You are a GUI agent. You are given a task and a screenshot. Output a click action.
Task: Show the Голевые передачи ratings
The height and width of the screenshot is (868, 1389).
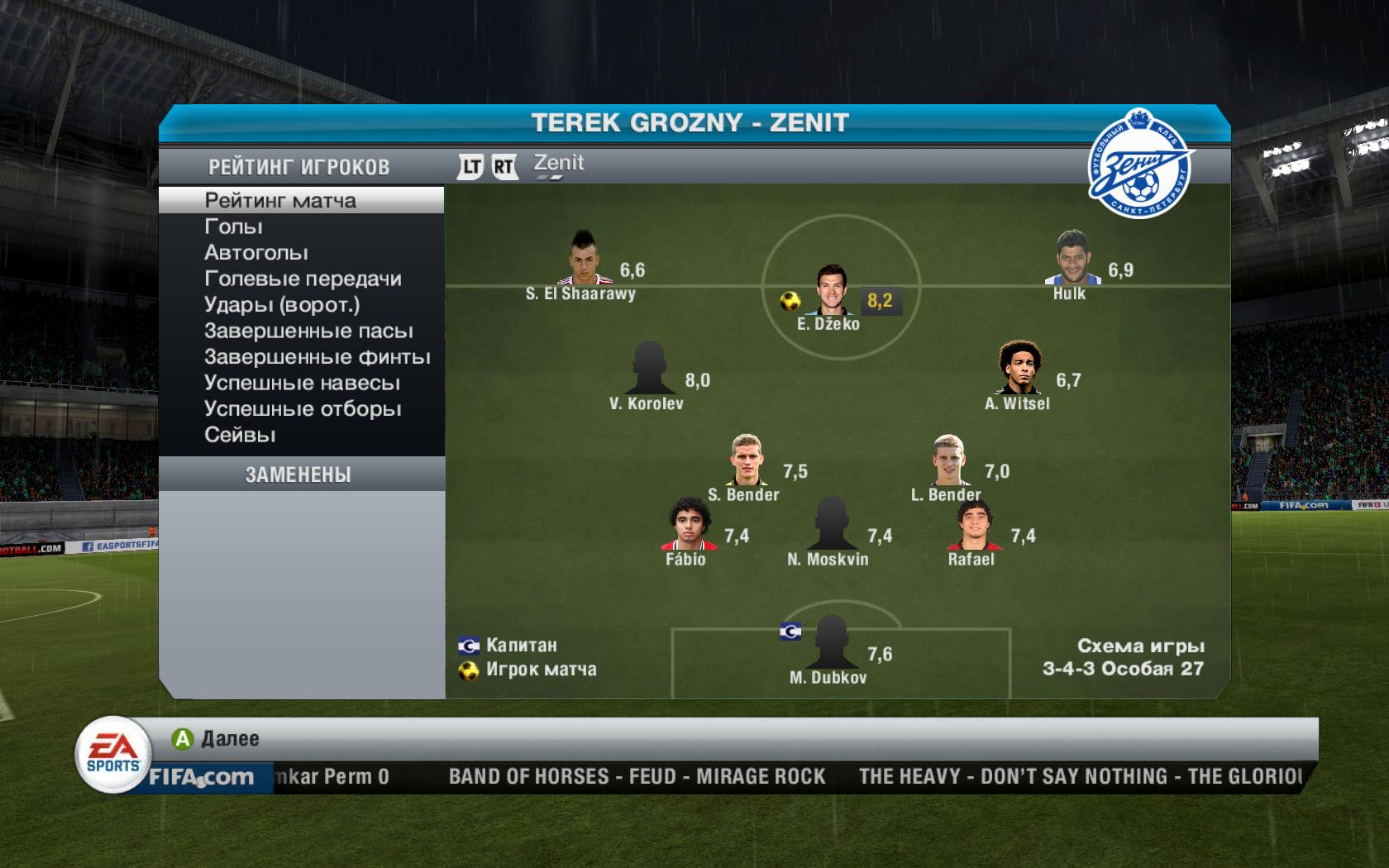[x=303, y=279]
